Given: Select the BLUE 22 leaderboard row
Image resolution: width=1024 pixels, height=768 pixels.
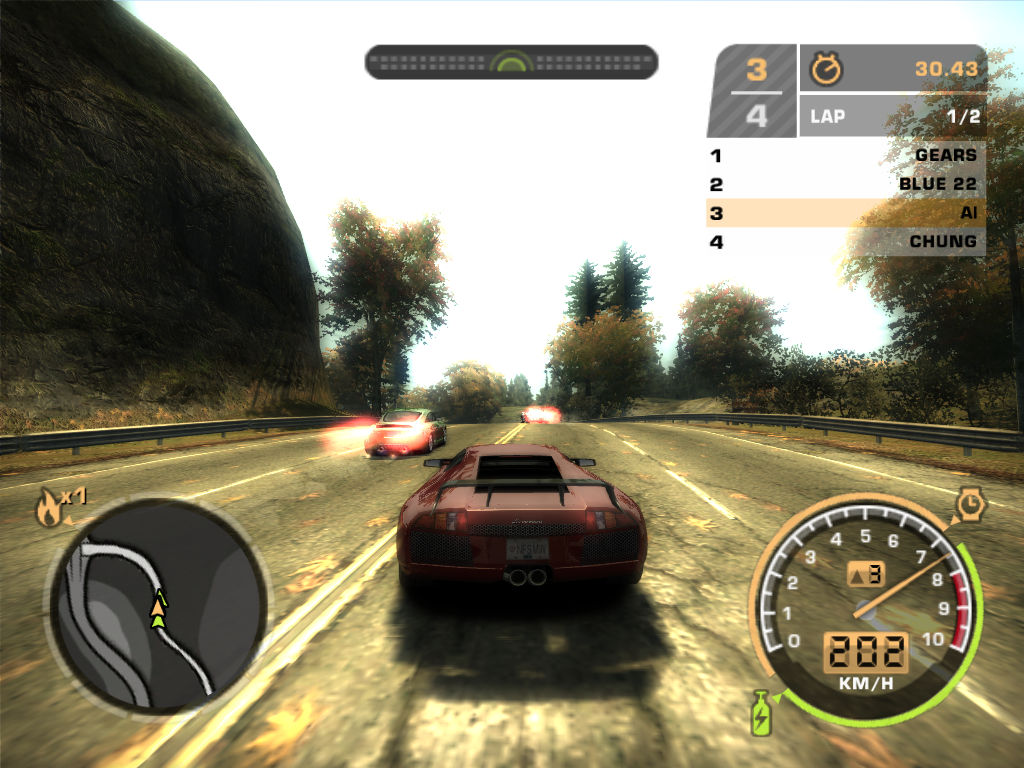Looking at the screenshot, I should 846,184.
